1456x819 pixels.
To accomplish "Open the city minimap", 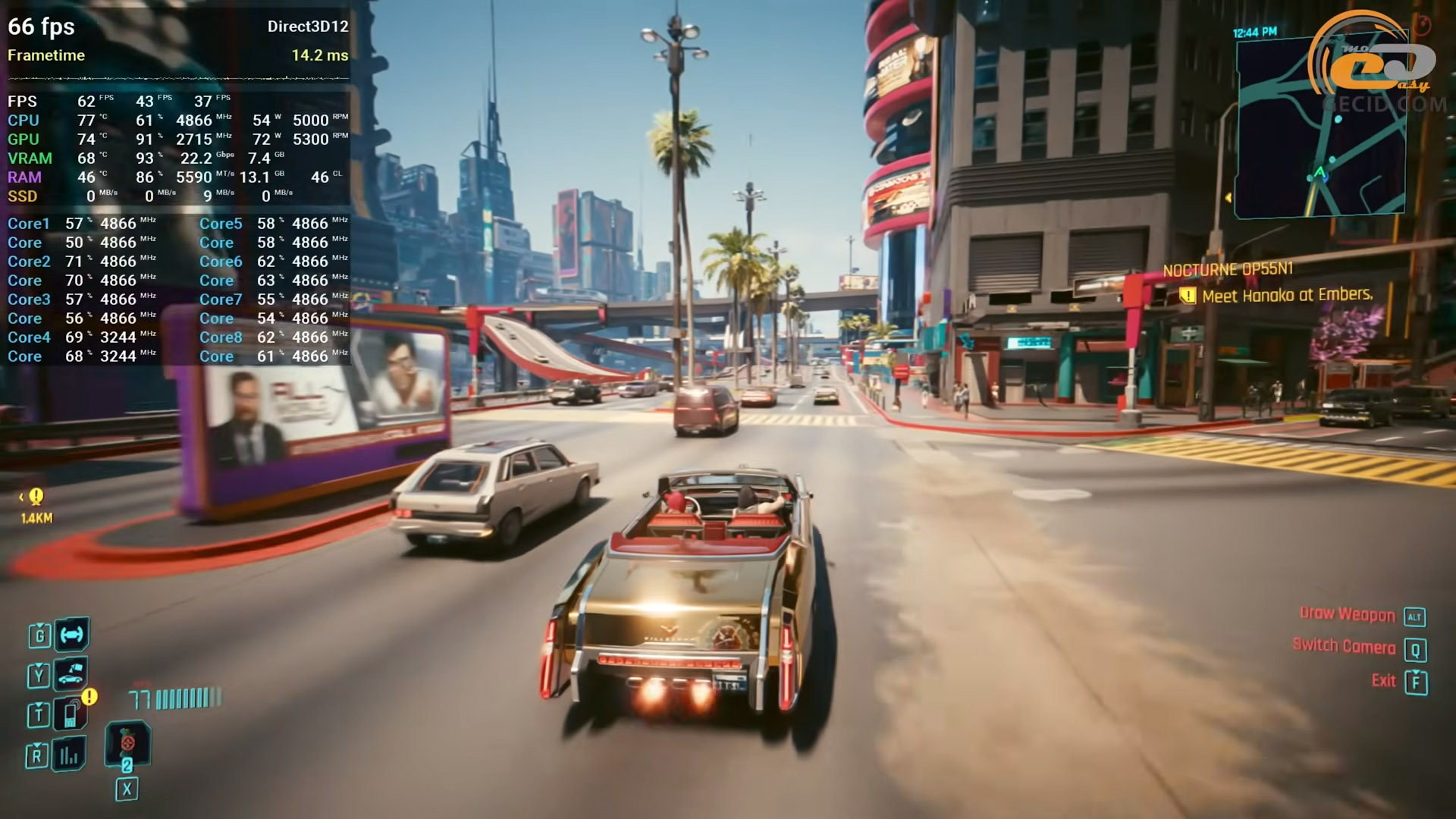I will (1319, 129).
